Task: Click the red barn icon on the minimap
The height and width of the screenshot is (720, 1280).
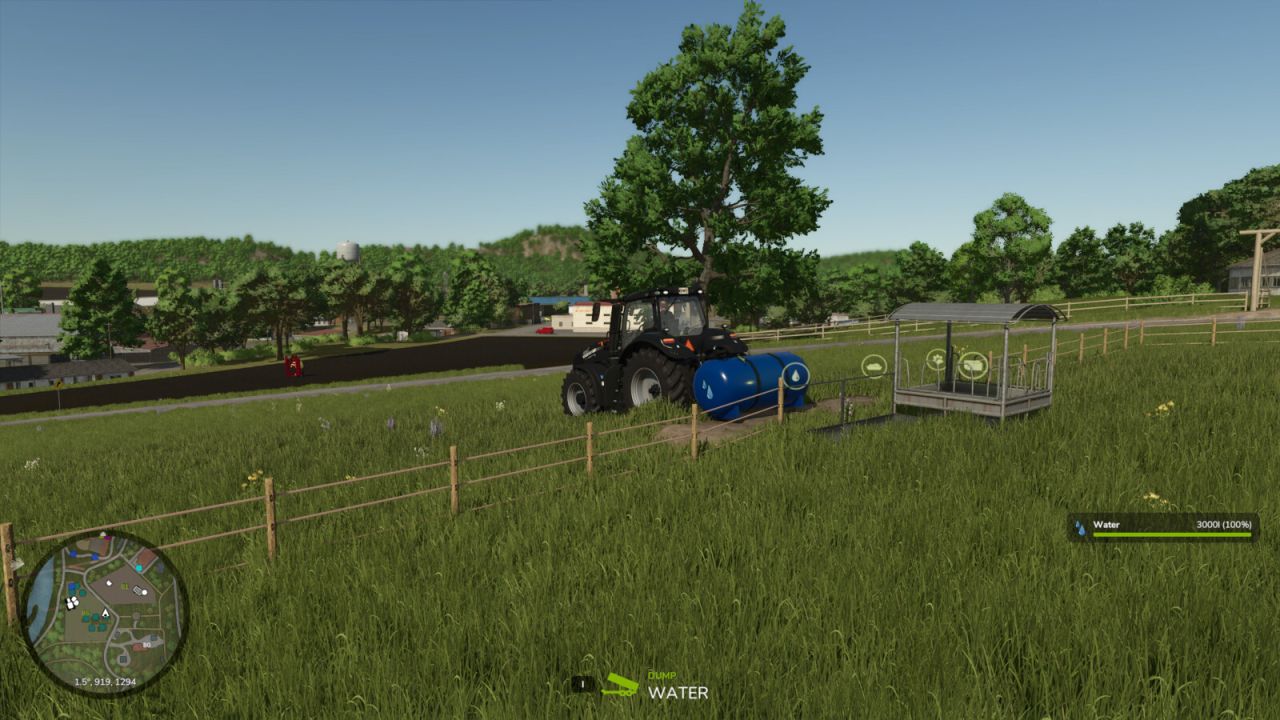Action: [x=139, y=646]
